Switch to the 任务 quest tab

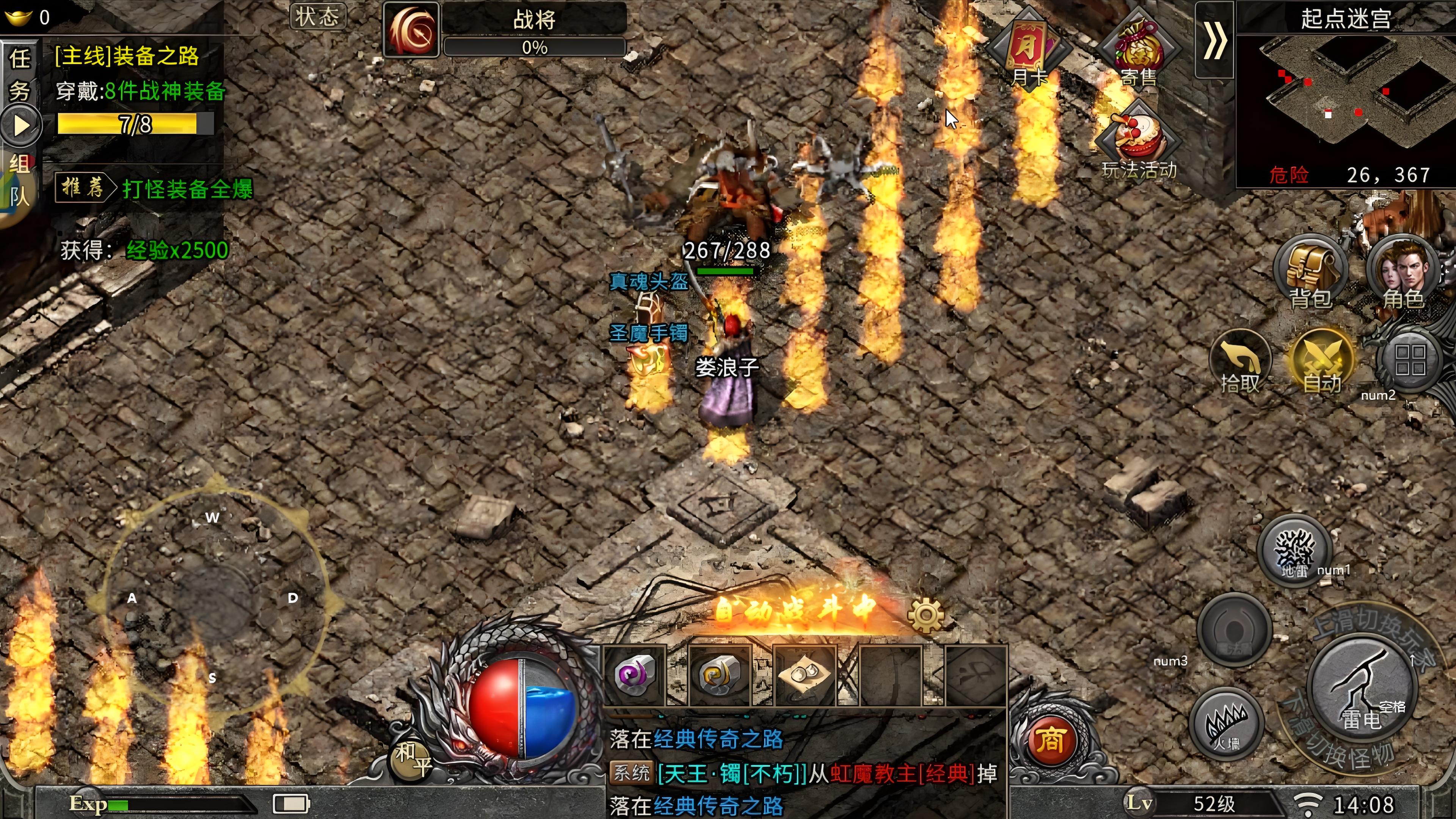[x=20, y=74]
